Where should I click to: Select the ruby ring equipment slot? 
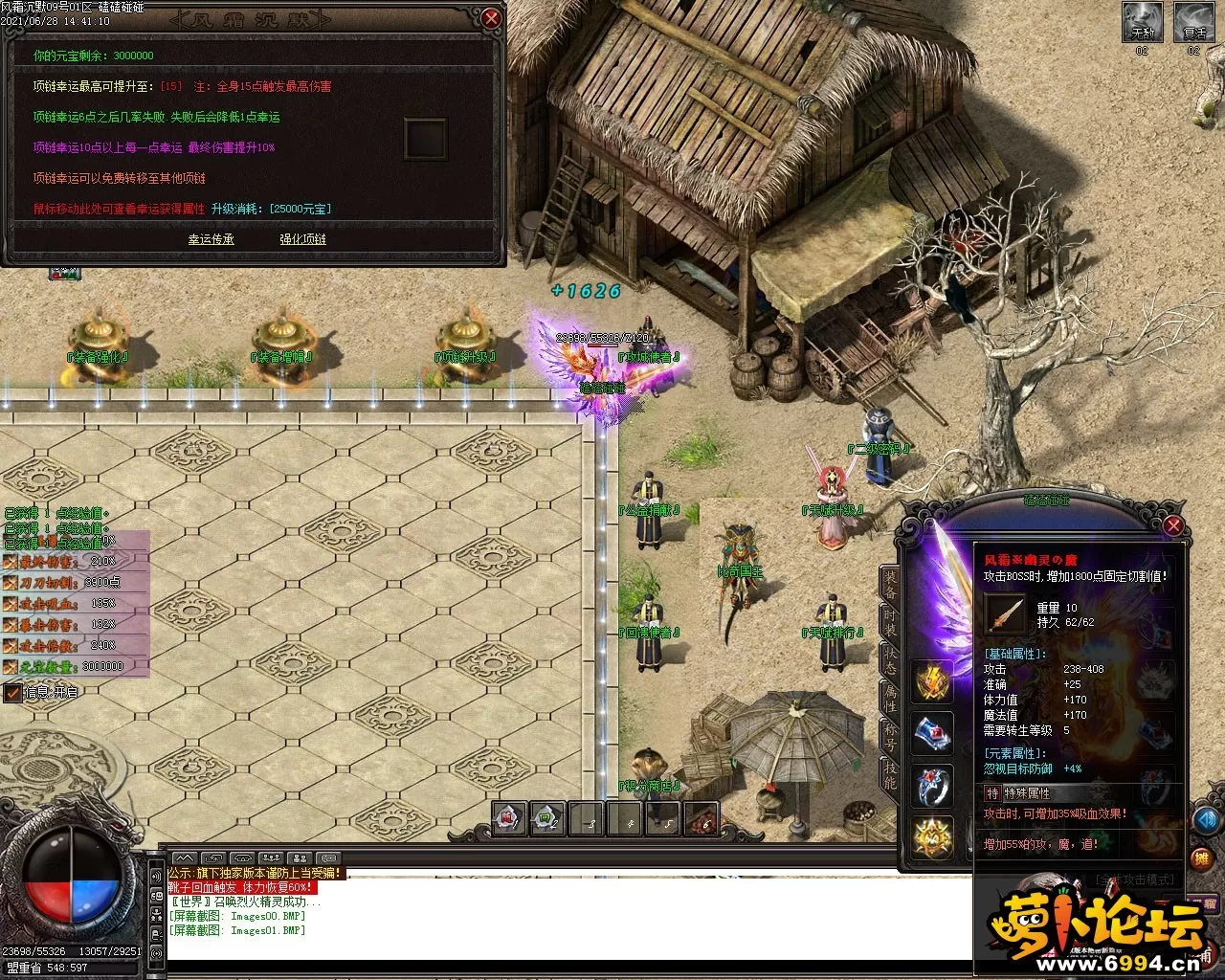932,786
